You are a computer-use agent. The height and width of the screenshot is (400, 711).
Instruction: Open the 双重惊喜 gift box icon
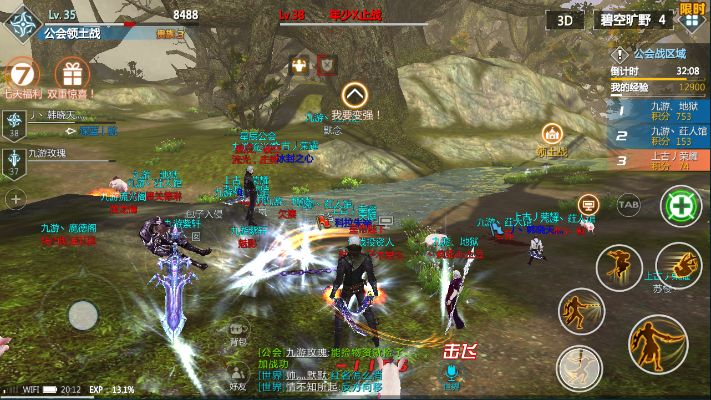tap(70, 73)
